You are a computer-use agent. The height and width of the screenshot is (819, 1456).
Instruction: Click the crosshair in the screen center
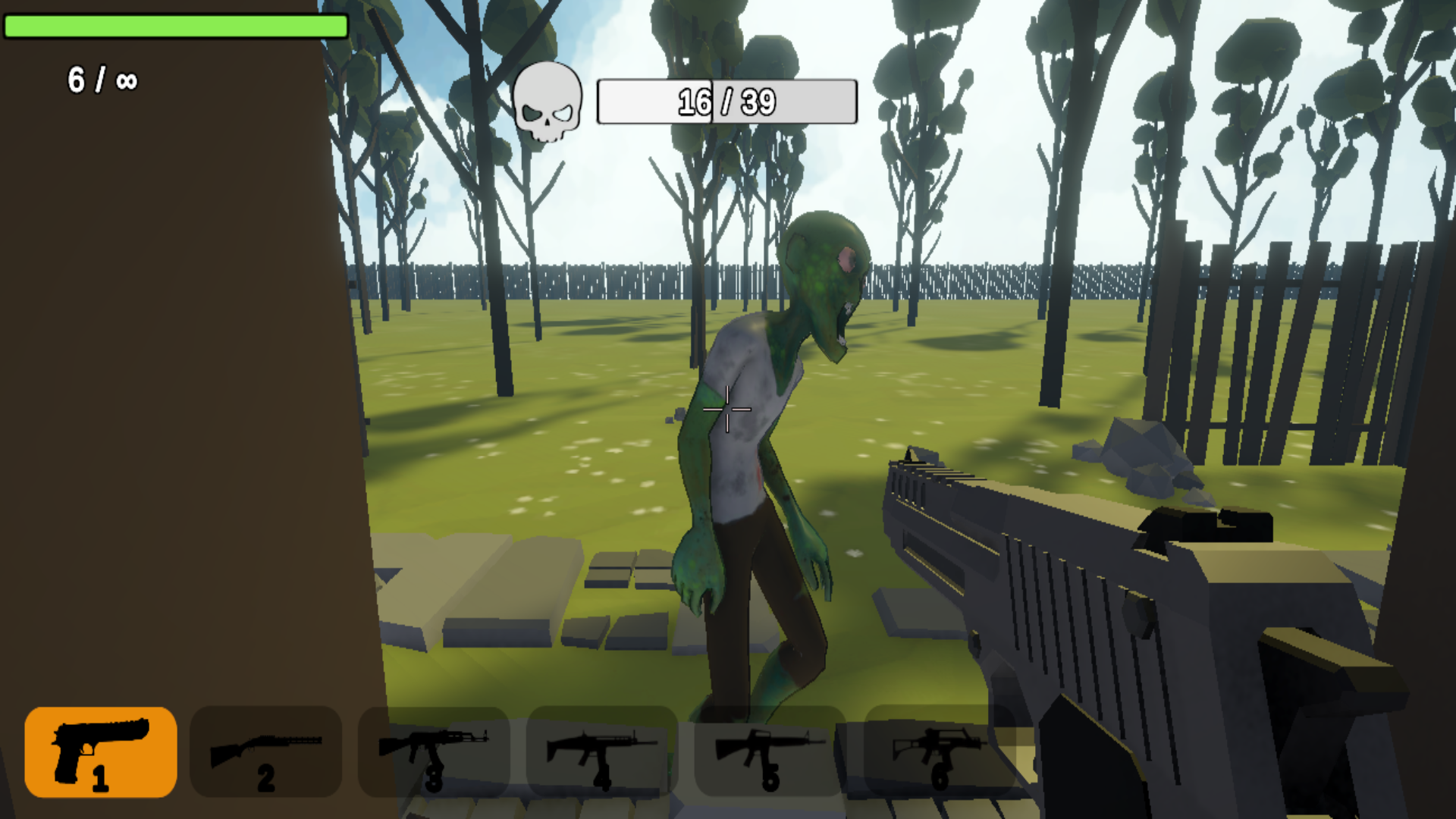point(728,409)
